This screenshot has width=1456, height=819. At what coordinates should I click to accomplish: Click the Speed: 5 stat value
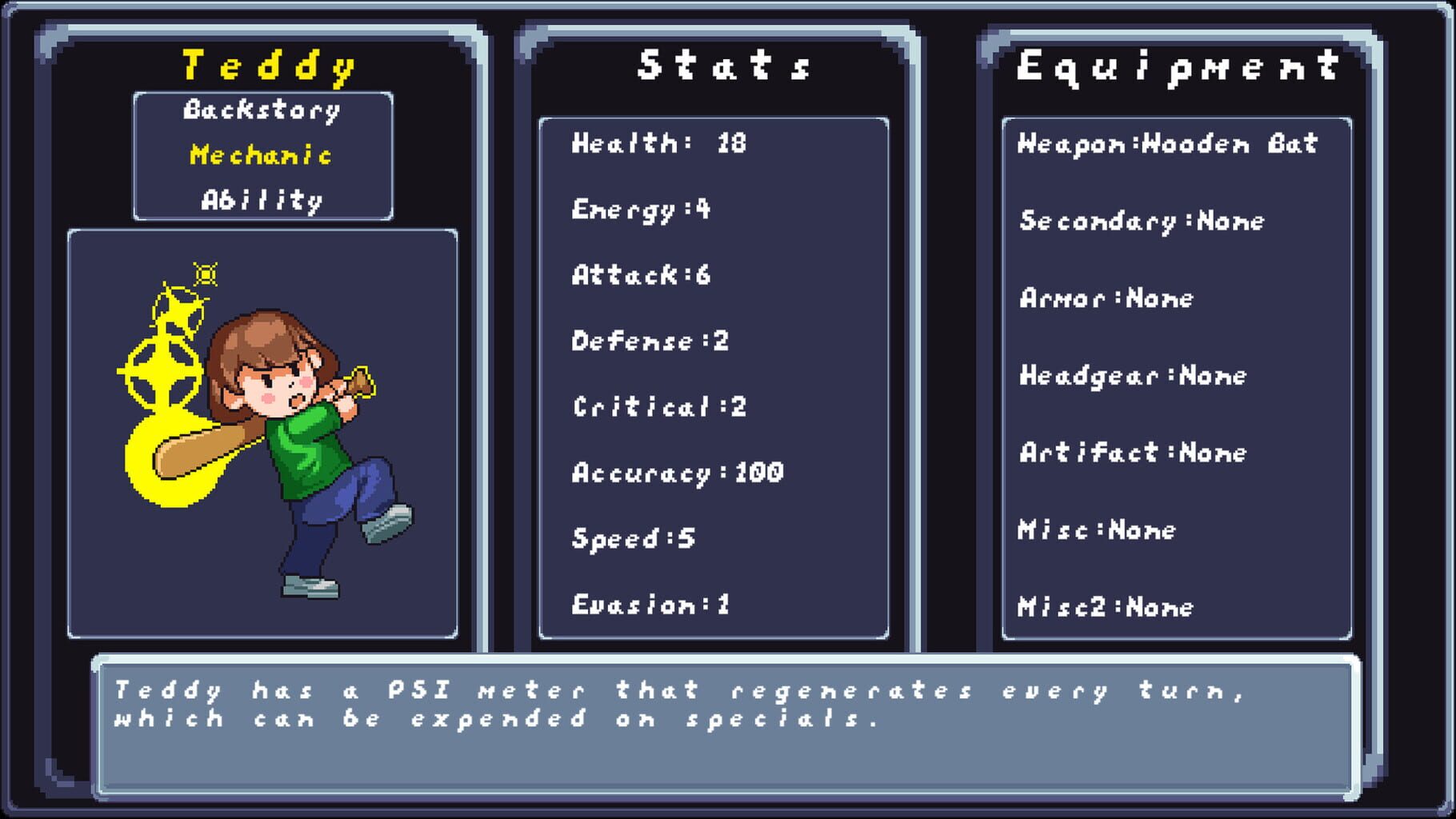click(632, 537)
